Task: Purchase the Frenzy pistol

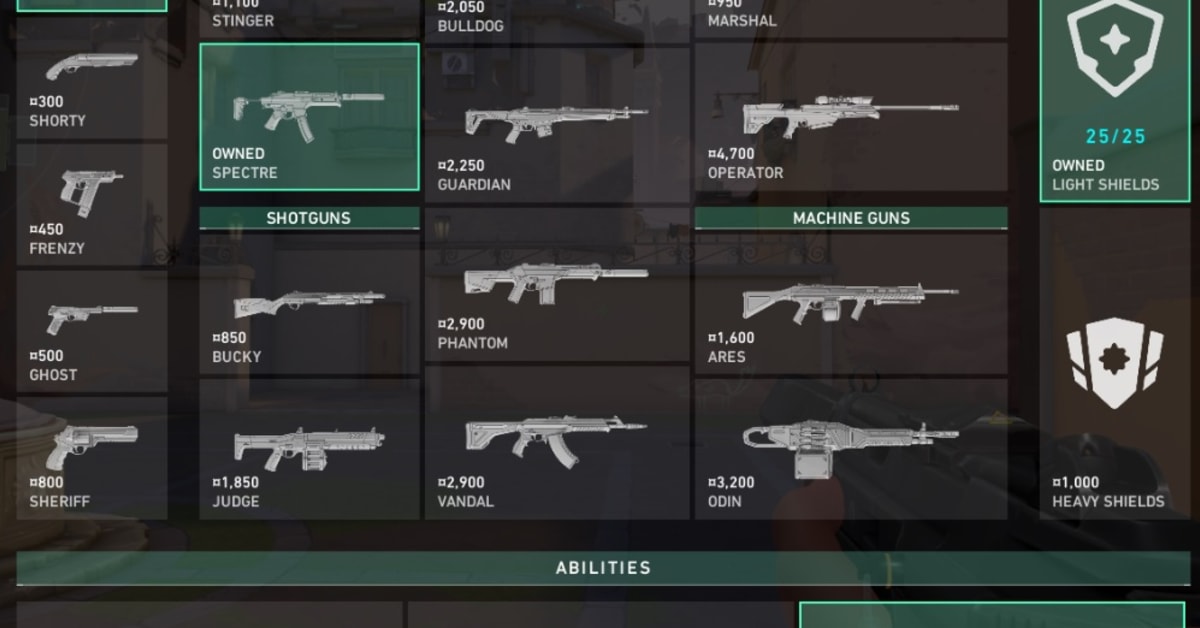Action: coord(91,205)
